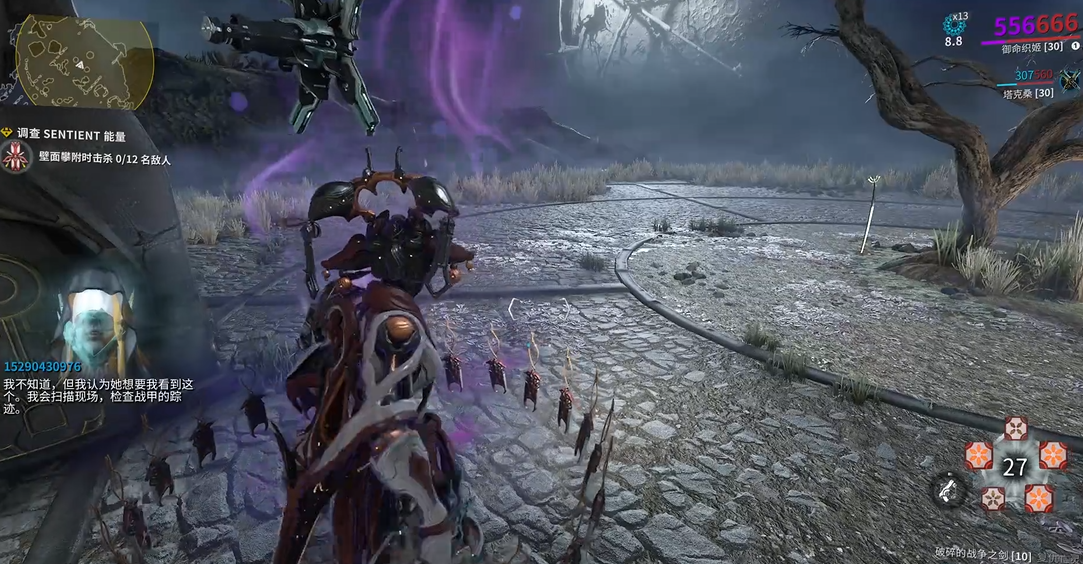This screenshot has height=564, width=1083.
Task: Click the red challenge emblem beside the kill counter
Action: pyautogui.click(x=16, y=157)
